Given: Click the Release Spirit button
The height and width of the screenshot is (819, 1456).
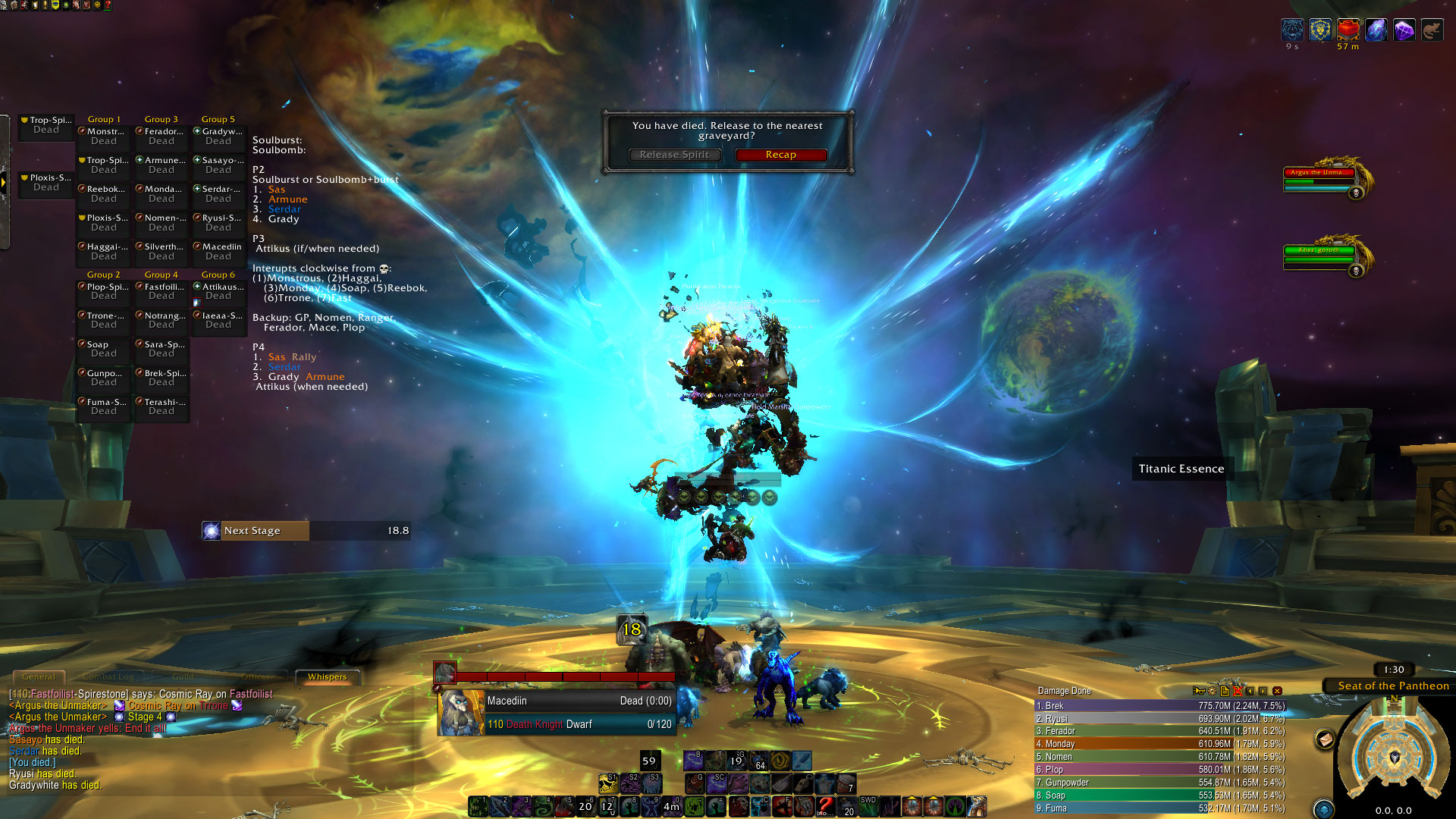Looking at the screenshot, I should (x=674, y=155).
